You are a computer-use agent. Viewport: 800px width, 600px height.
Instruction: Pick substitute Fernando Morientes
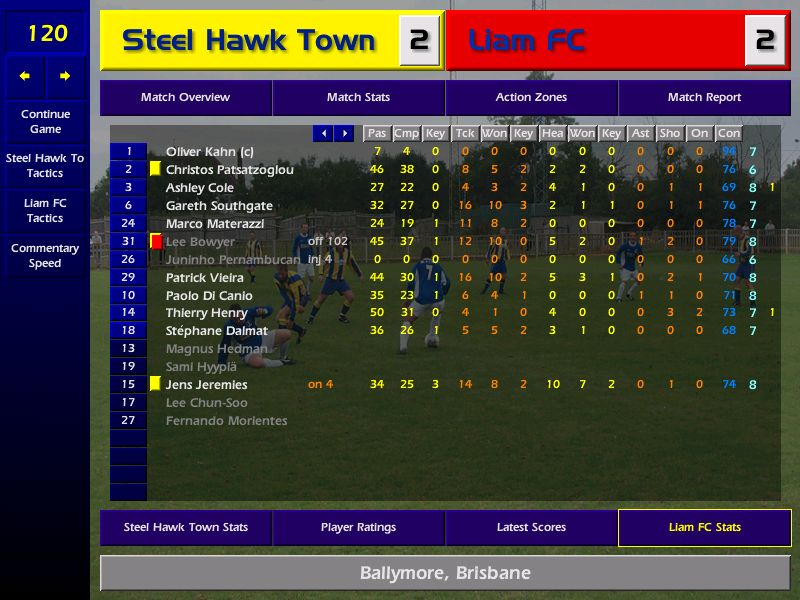click(x=226, y=420)
